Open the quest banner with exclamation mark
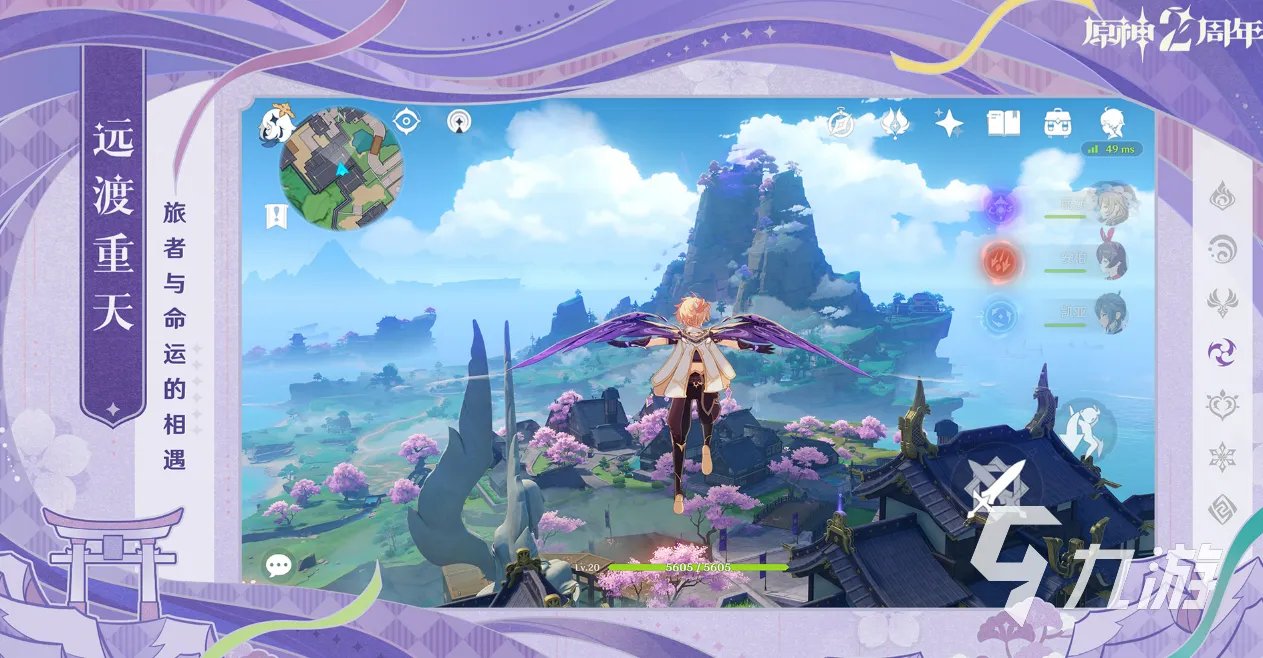Image resolution: width=1263 pixels, height=658 pixels. [x=273, y=215]
